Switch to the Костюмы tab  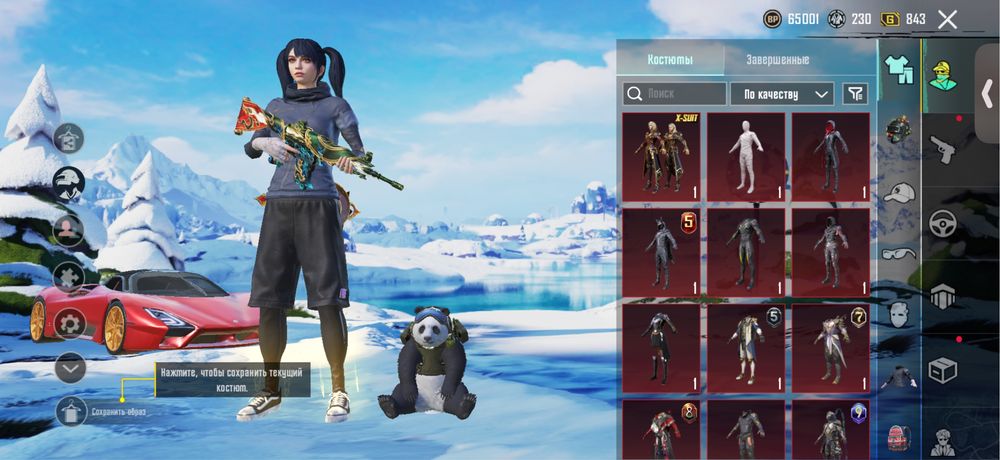670,59
